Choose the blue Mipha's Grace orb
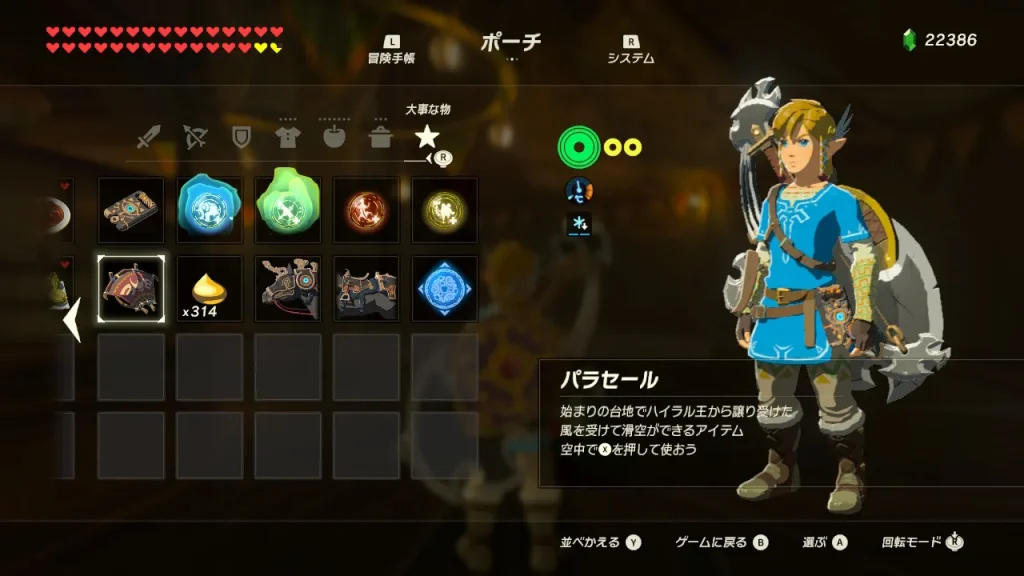This screenshot has width=1024, height=576. tap(210, 210)
